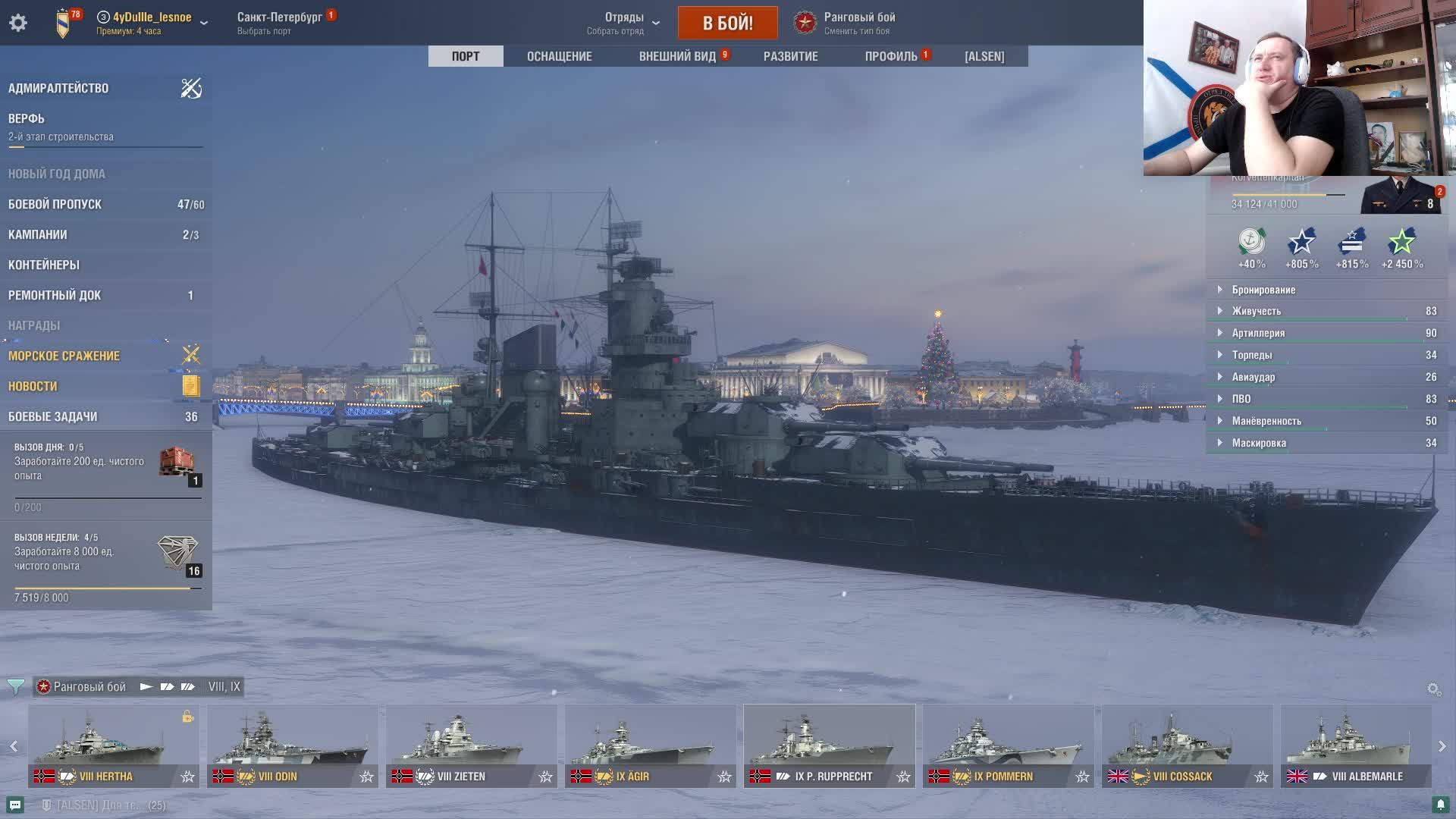Open the ВНЕШНИЙ ВИД tab

pyautogui.click(x=677, y=56)
